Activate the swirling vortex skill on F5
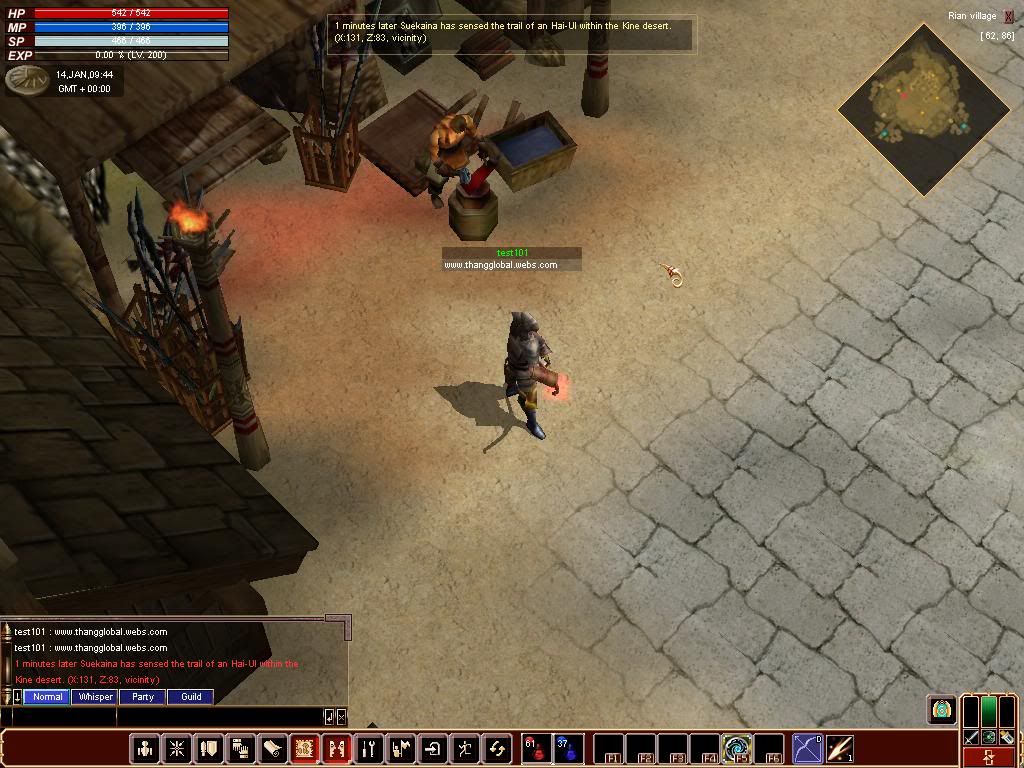This screenshot has width=1024, height=768. pyautogui.click(x=737, y=748)
